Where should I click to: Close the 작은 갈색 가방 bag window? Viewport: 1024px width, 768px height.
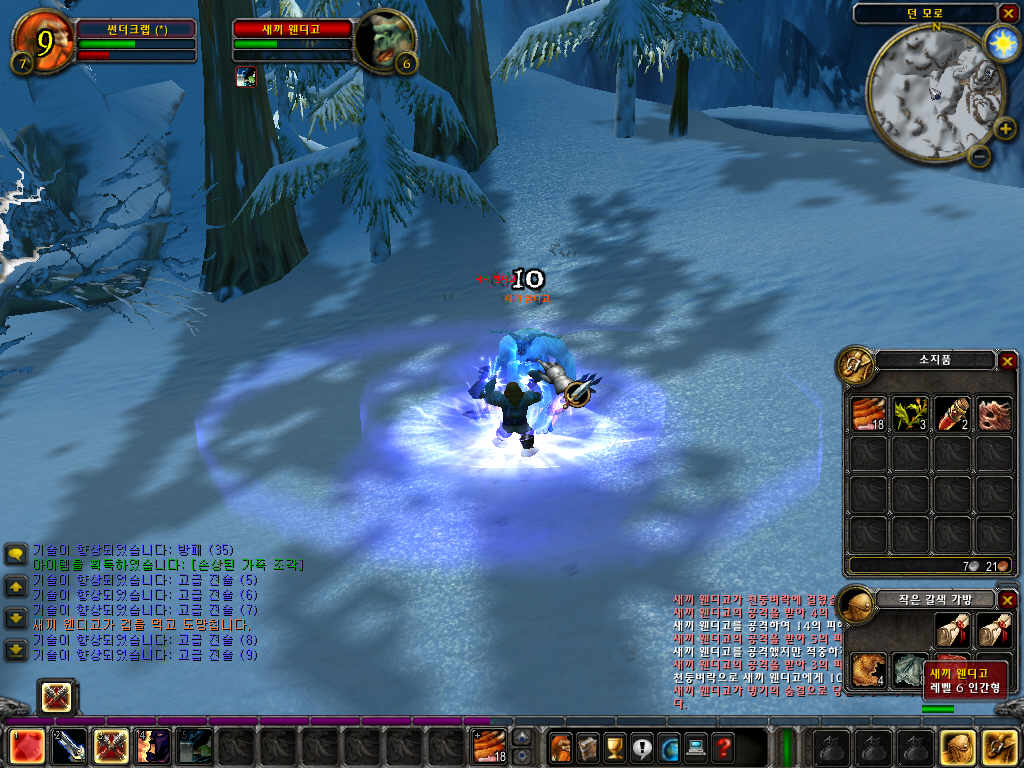(1007, 600)
